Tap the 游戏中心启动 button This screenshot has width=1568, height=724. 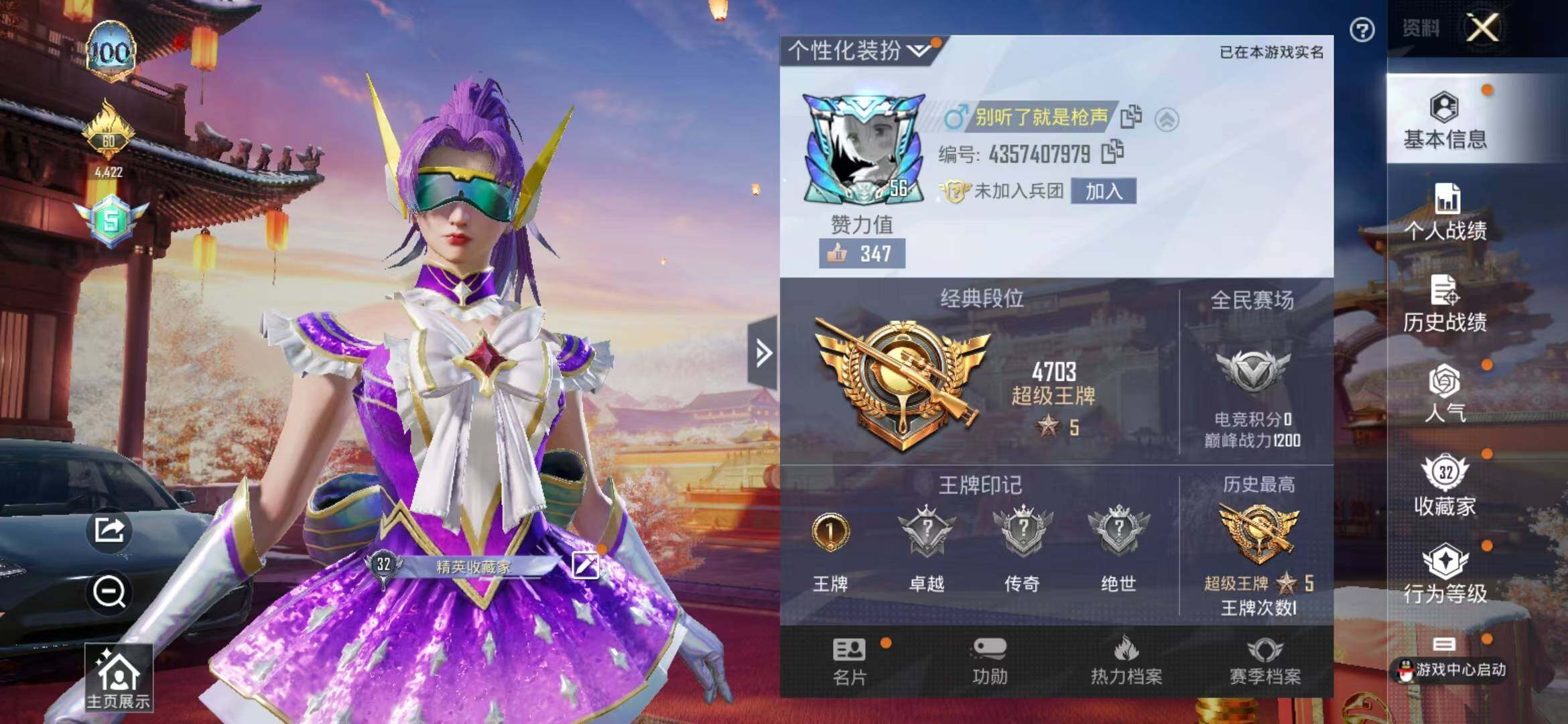pos(1450,668)
